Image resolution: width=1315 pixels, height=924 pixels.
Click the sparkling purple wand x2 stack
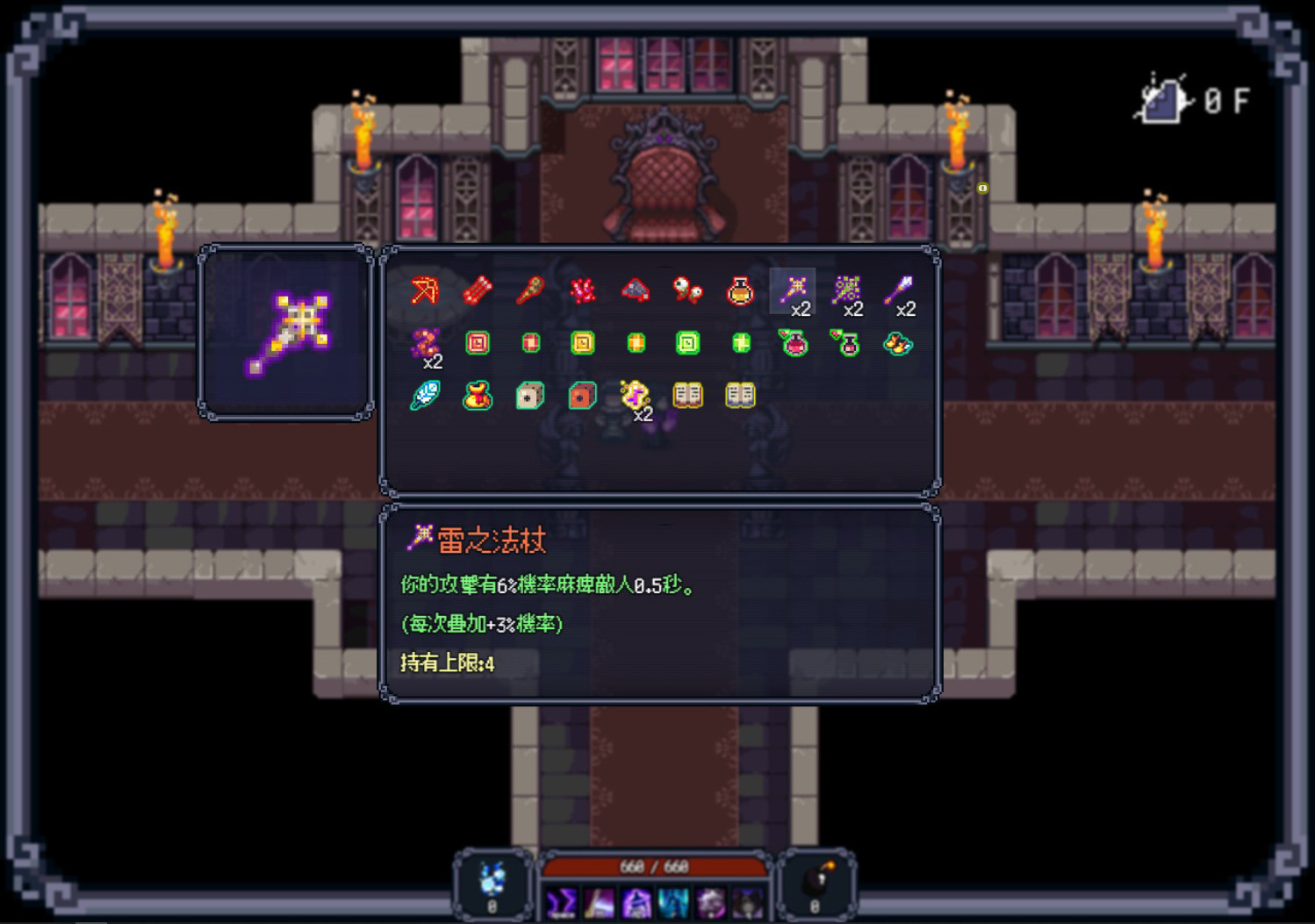[x=848, y=290]
